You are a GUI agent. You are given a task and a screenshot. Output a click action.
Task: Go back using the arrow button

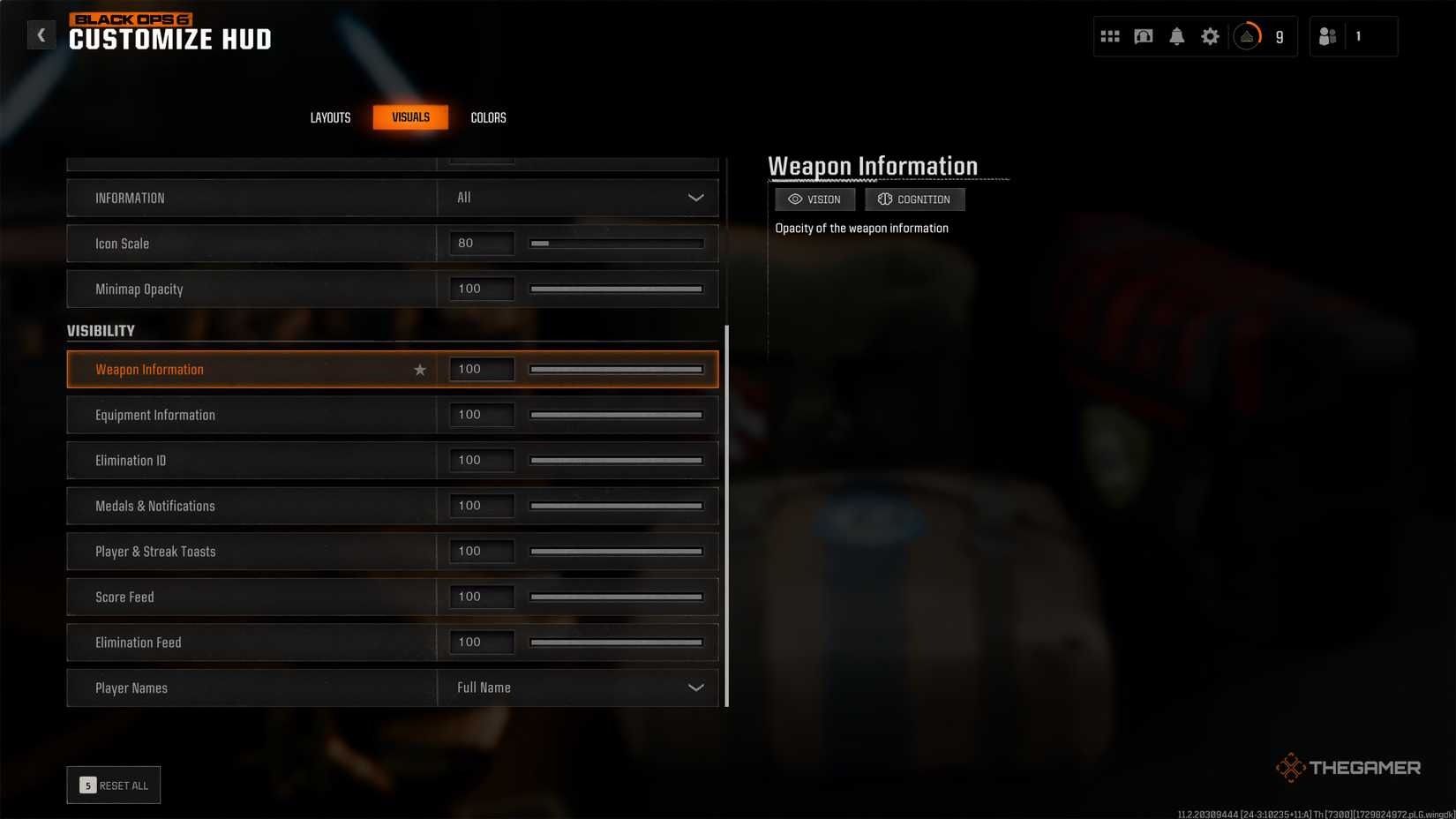pos(41,35)
